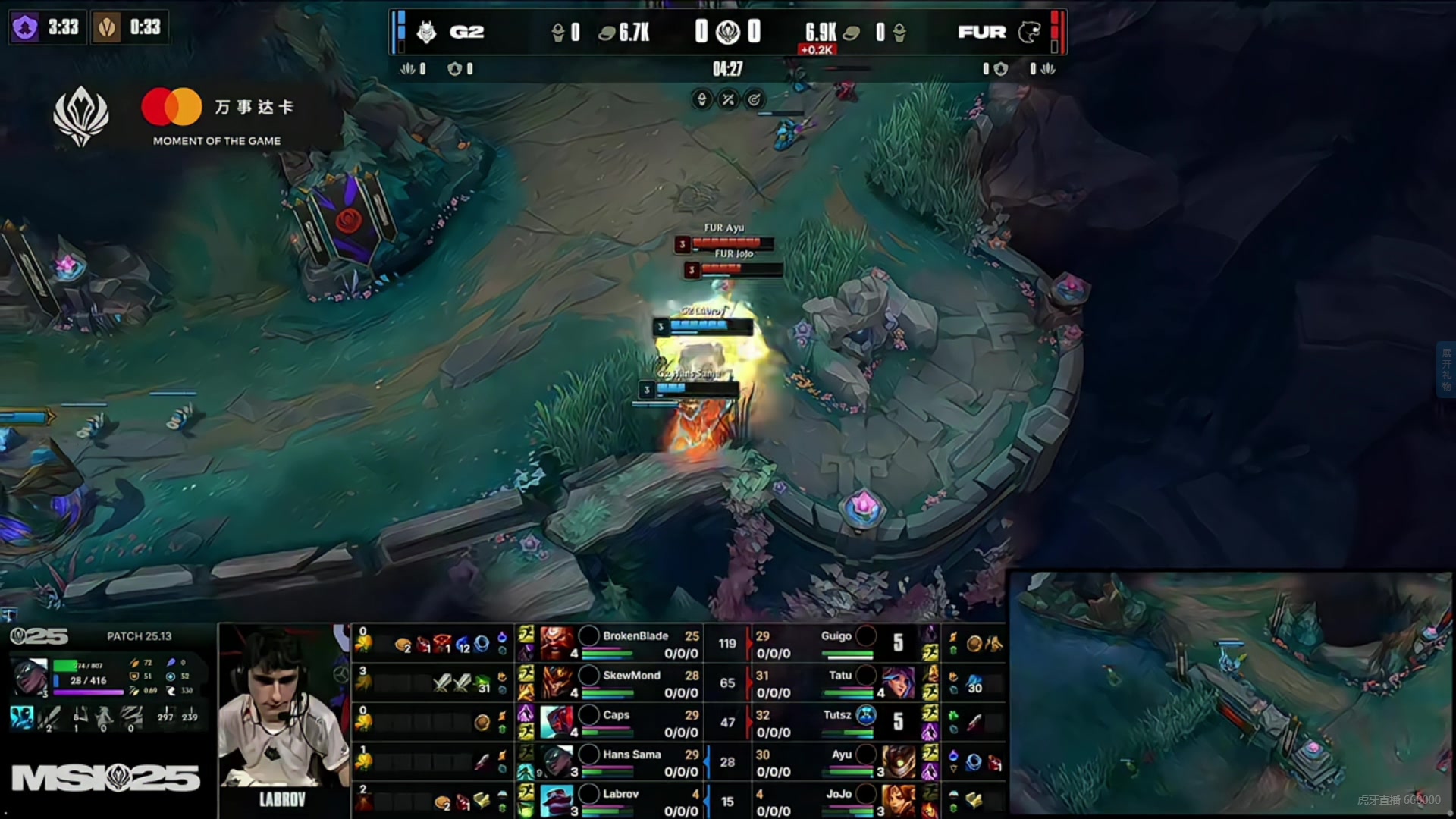
Task: Select the focused champion portrait in stats panel
Action: pos(30,676)
